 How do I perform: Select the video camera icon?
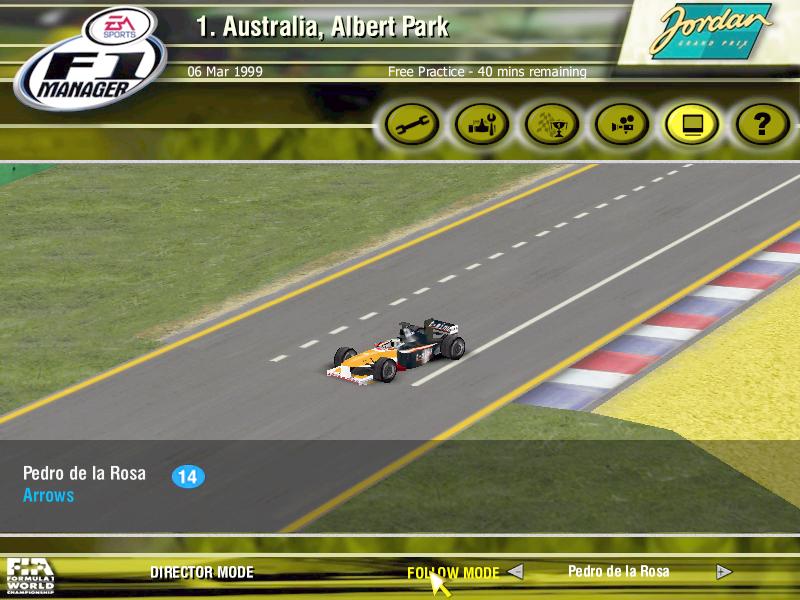(622, 125)
